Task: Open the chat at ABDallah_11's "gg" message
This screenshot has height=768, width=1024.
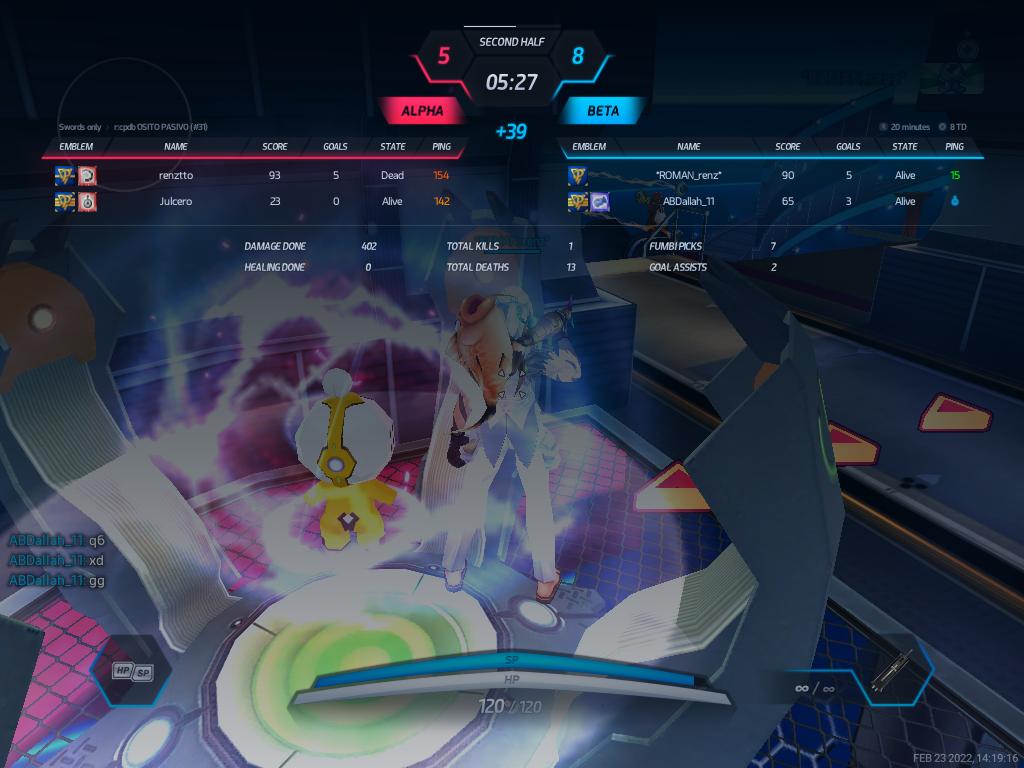Action: 57,580
